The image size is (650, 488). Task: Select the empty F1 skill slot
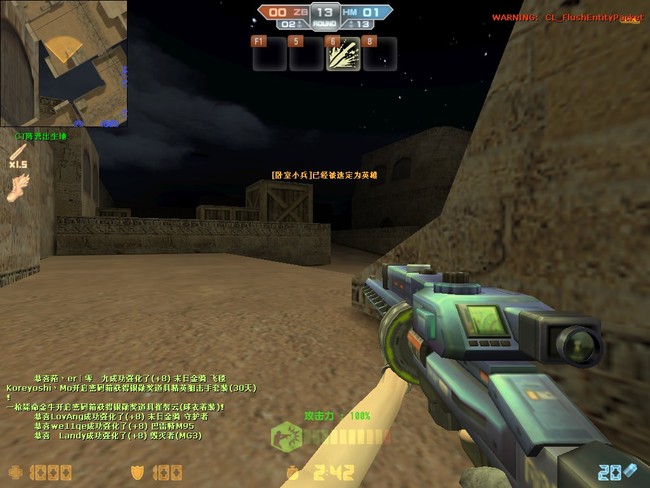[x=268, y=55]
